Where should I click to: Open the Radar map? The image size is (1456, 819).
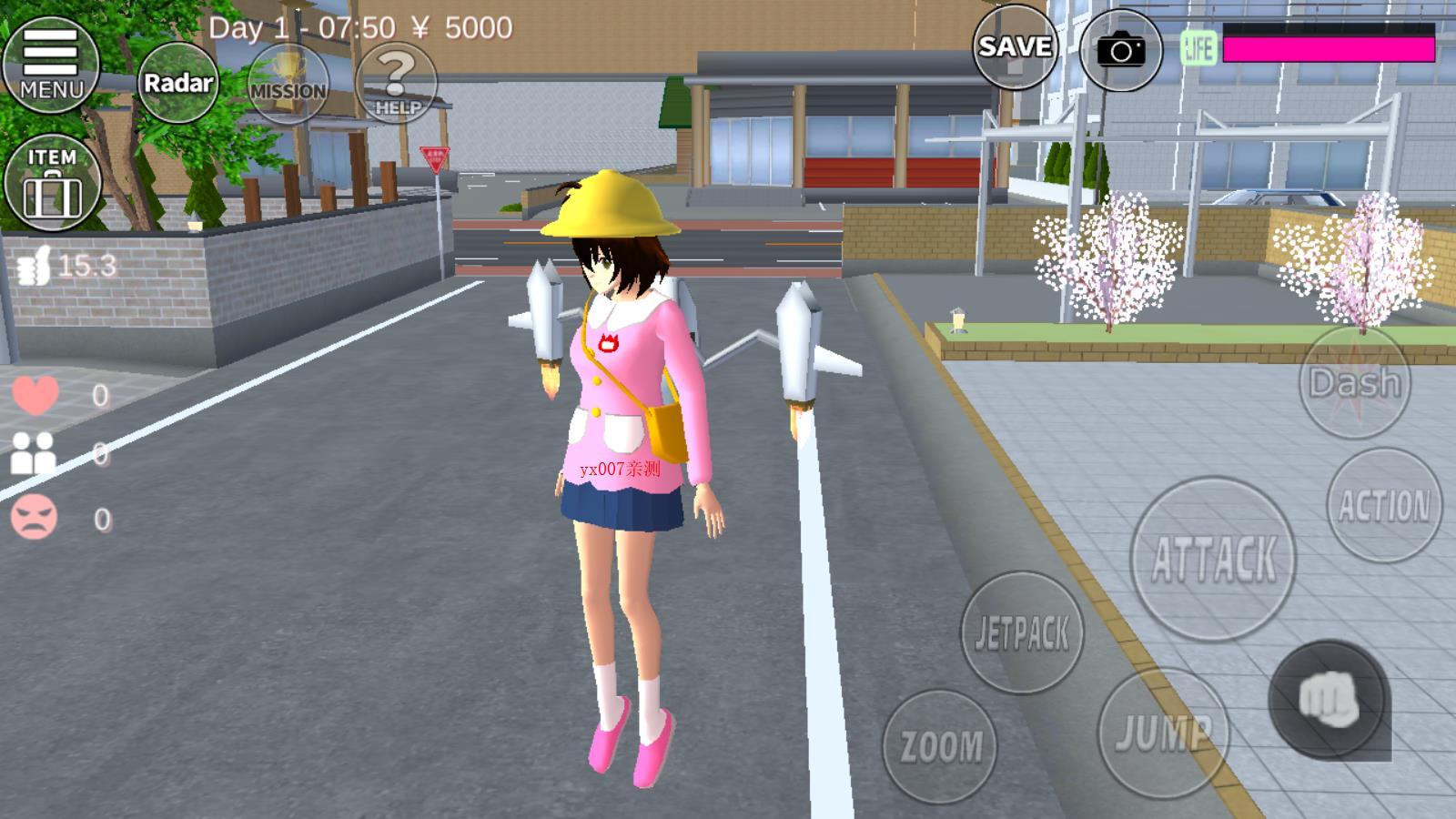click(x=178, y=82)
